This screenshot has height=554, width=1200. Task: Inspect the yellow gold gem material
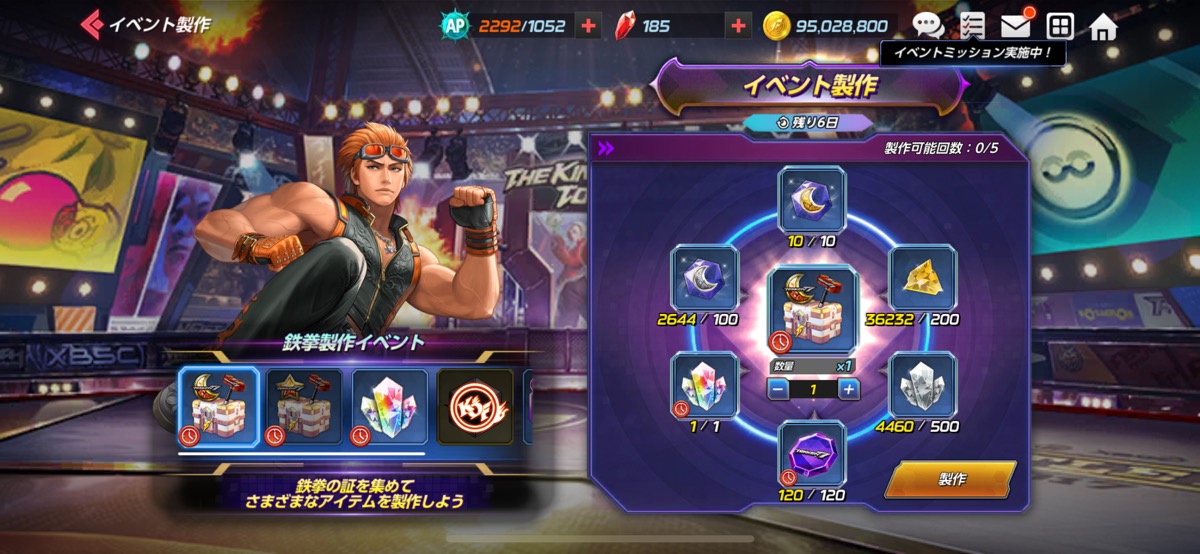(x=923, y=278)
